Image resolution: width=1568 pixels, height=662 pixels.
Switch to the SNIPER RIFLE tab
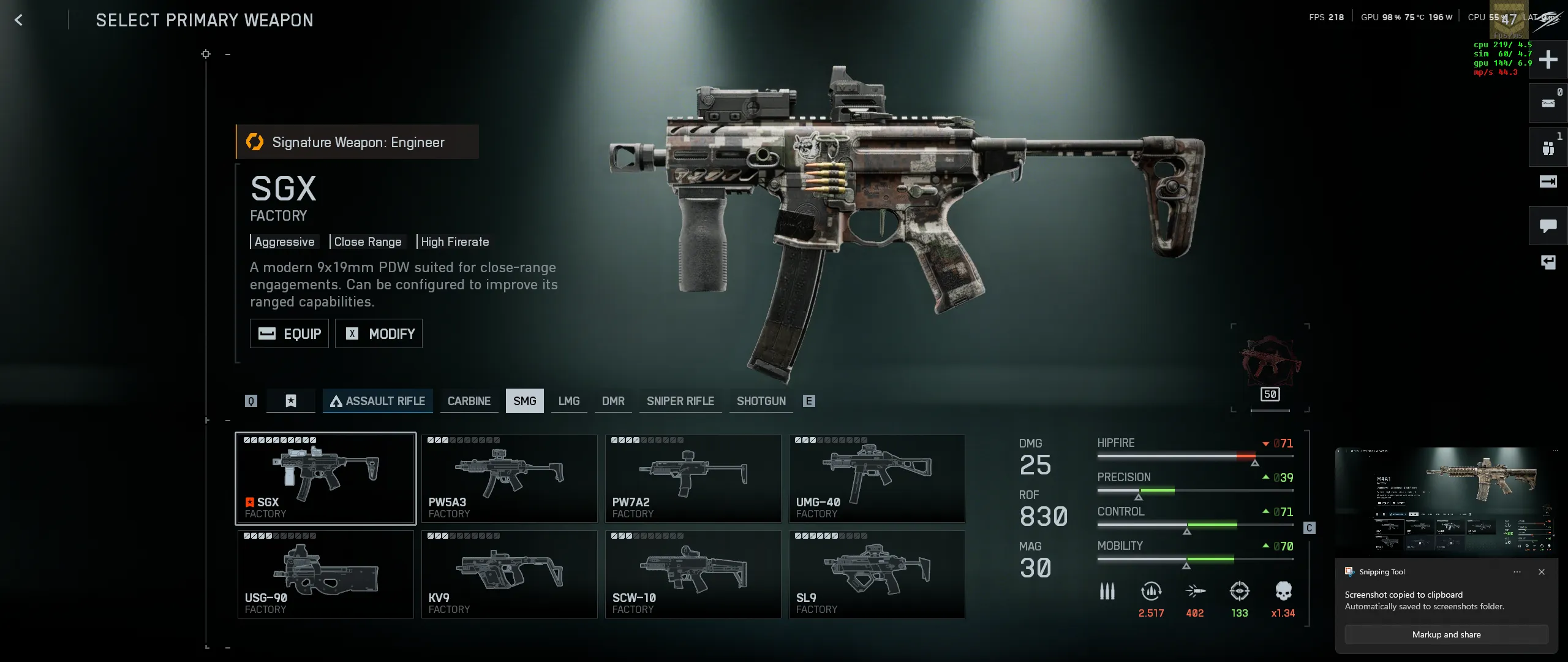pyautogui.click(x=680, y=401)
